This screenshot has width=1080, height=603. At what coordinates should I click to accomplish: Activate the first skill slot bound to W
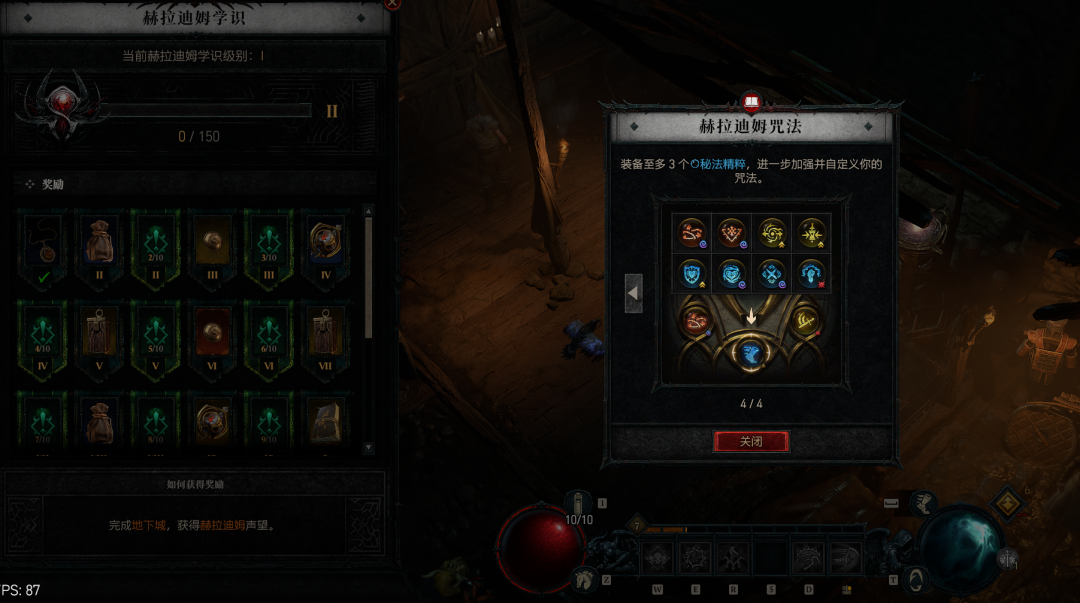(x=657, y=558)
